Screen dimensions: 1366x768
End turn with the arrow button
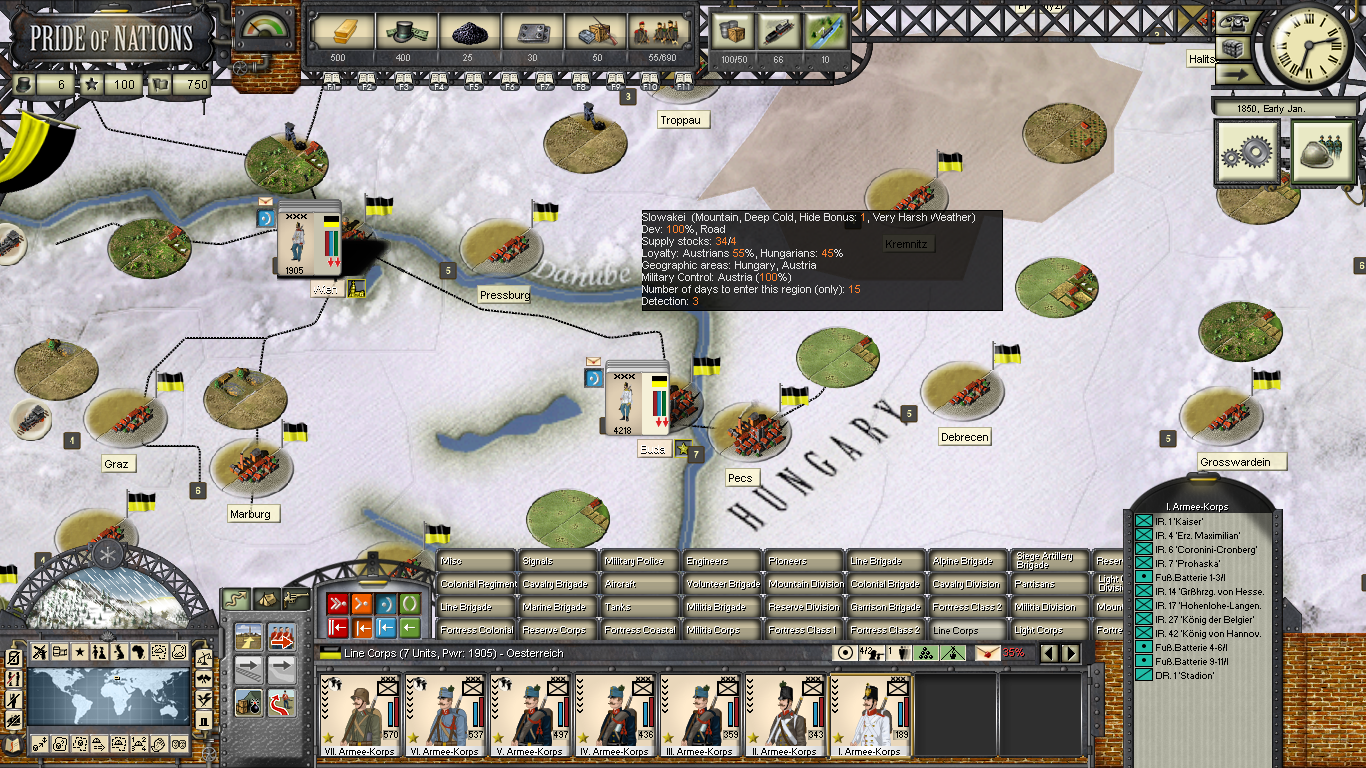click(1235, 74)
